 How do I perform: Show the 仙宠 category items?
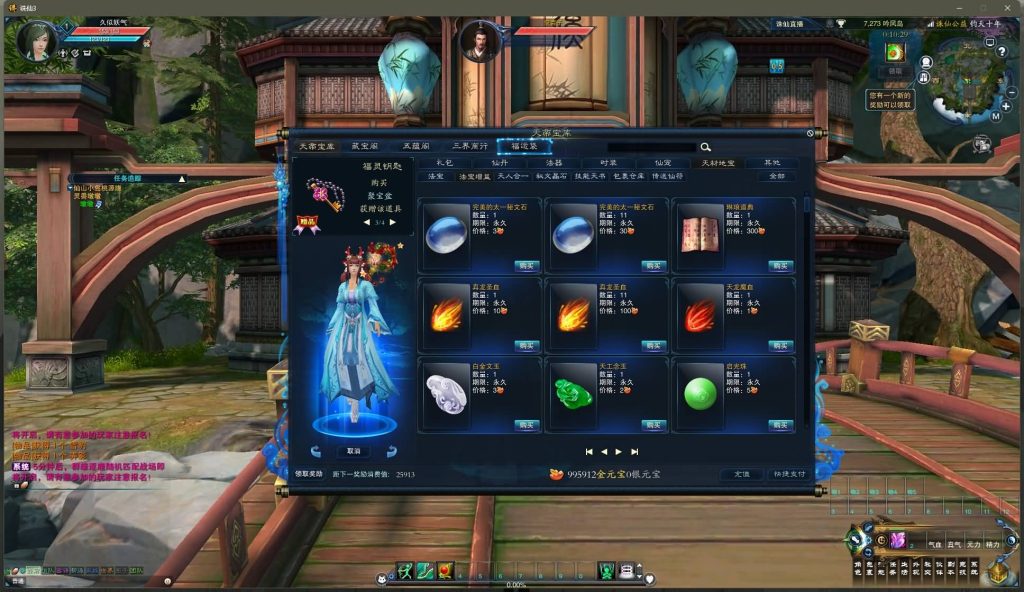663,162
